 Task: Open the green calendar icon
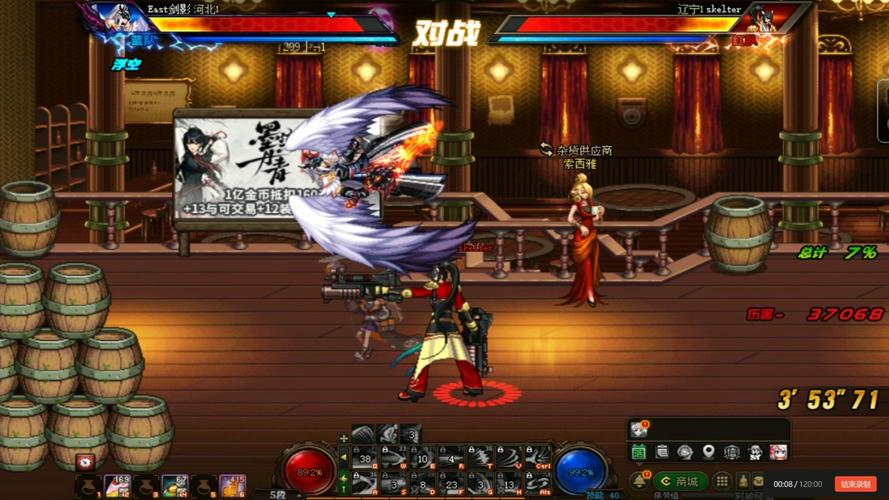click(x=639, y=453)
